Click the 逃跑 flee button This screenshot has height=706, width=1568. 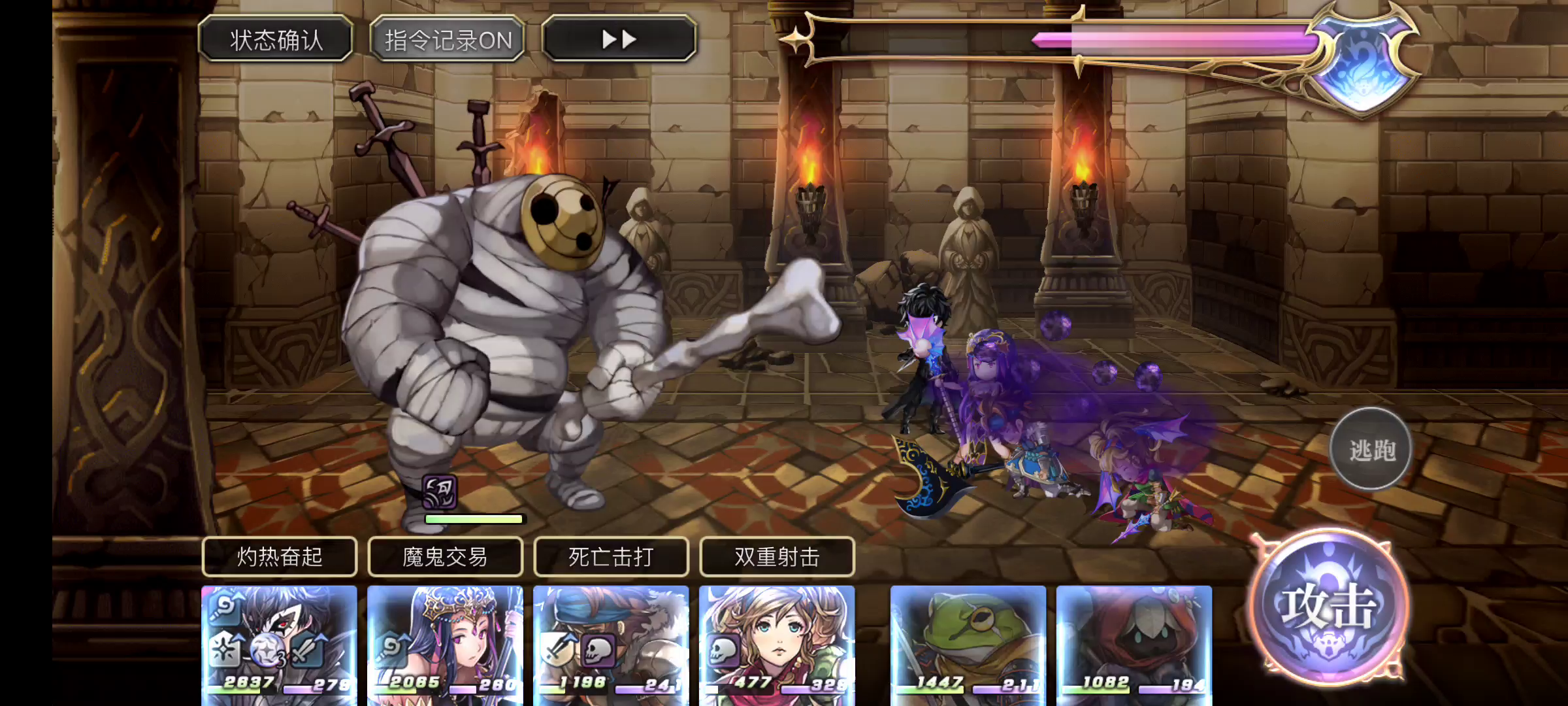(1371, 450)
